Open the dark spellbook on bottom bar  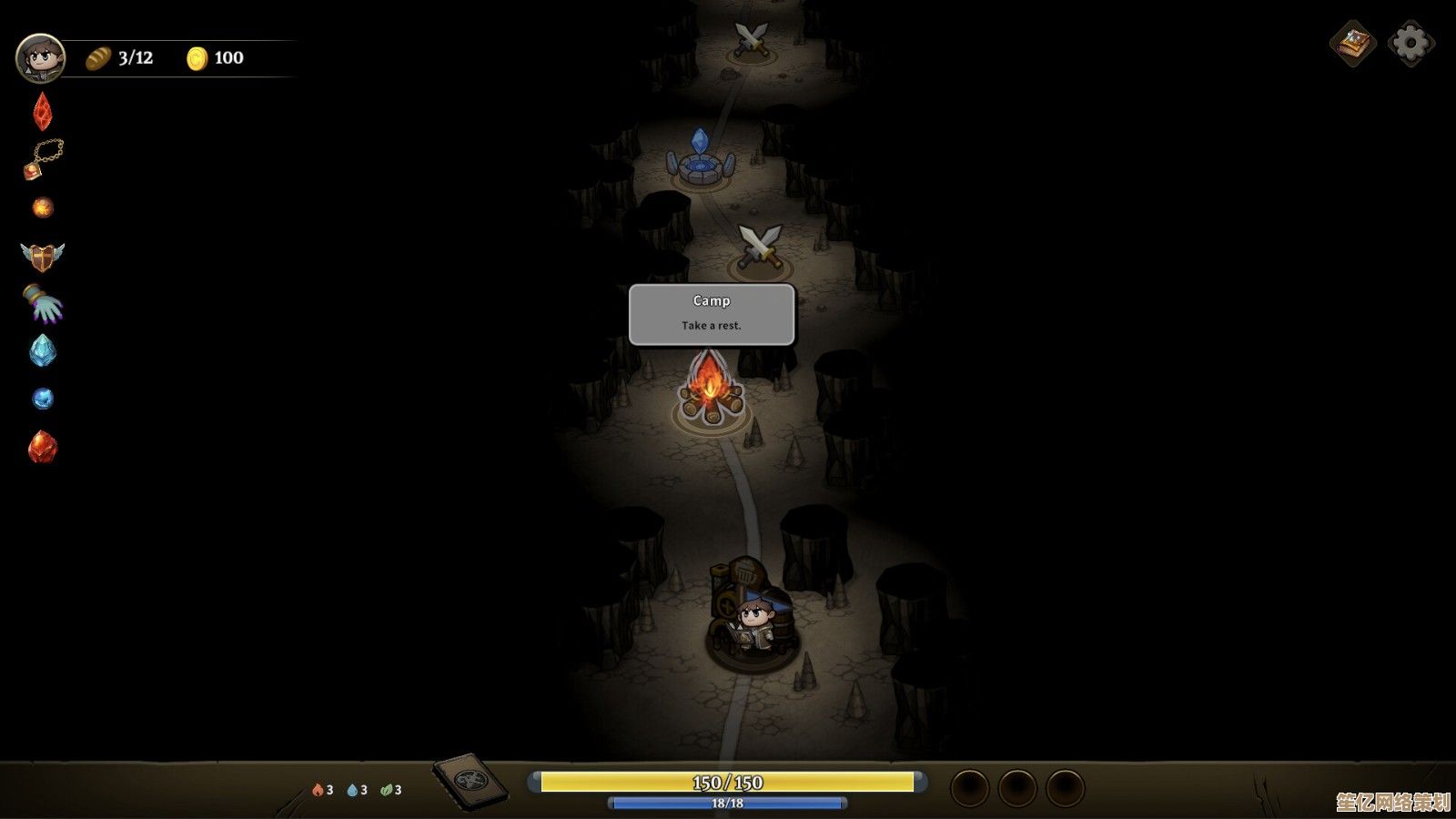470,781
